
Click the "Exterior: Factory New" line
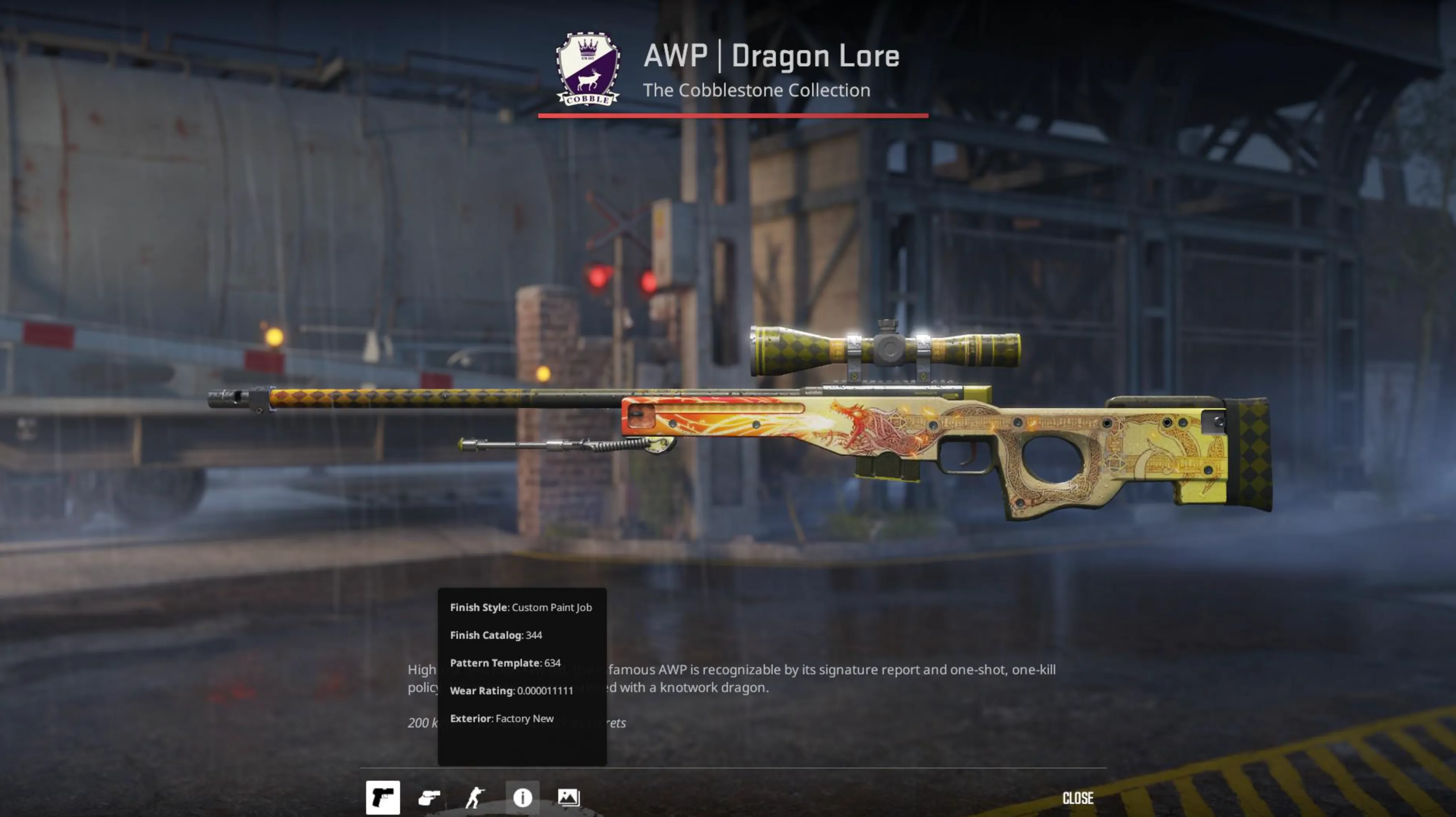(x=502, y=718)
